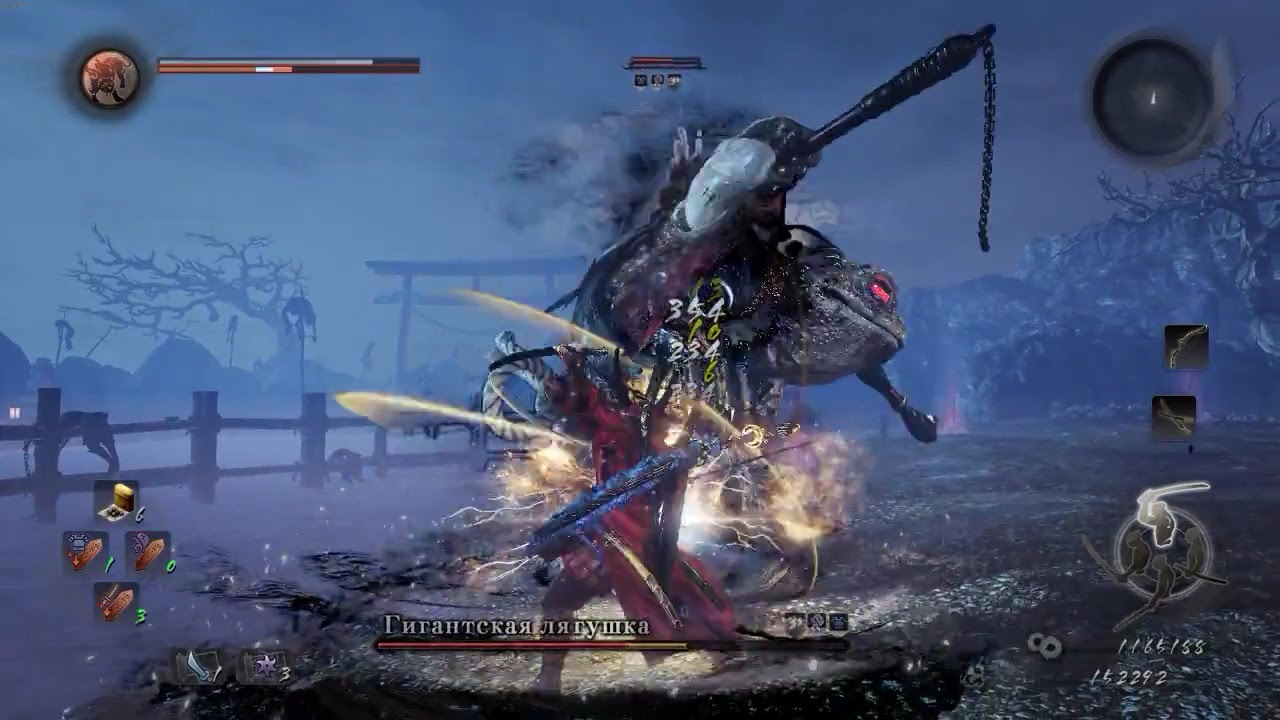Image resolution: width=1280 pixels, height=720 pixels.
Task: Click the circular compass minimap
Action: [1153, 97]
